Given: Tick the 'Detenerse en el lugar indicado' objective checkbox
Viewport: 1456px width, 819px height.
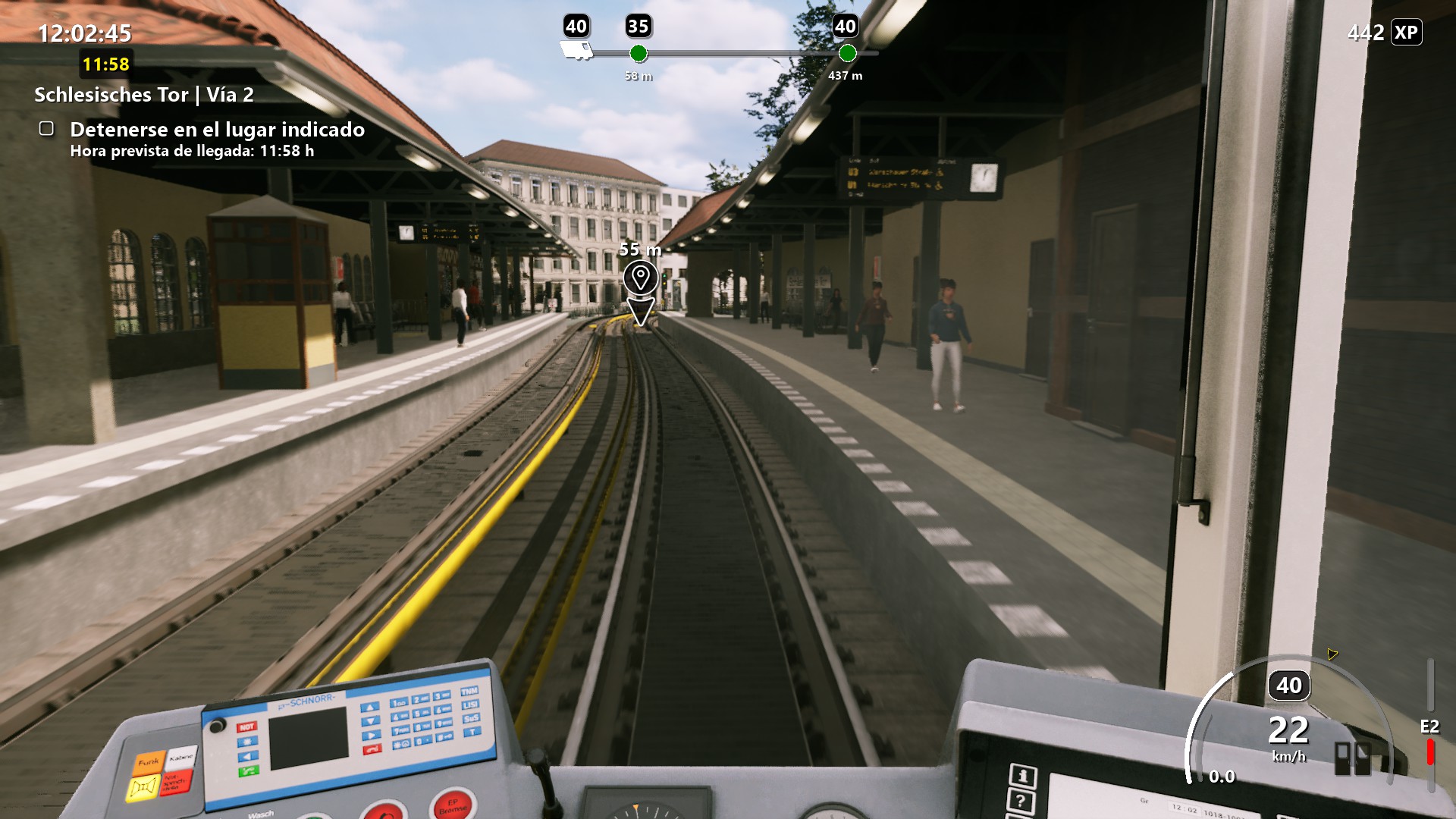Looking at the screenshot, I should click(x=46, y=129).
